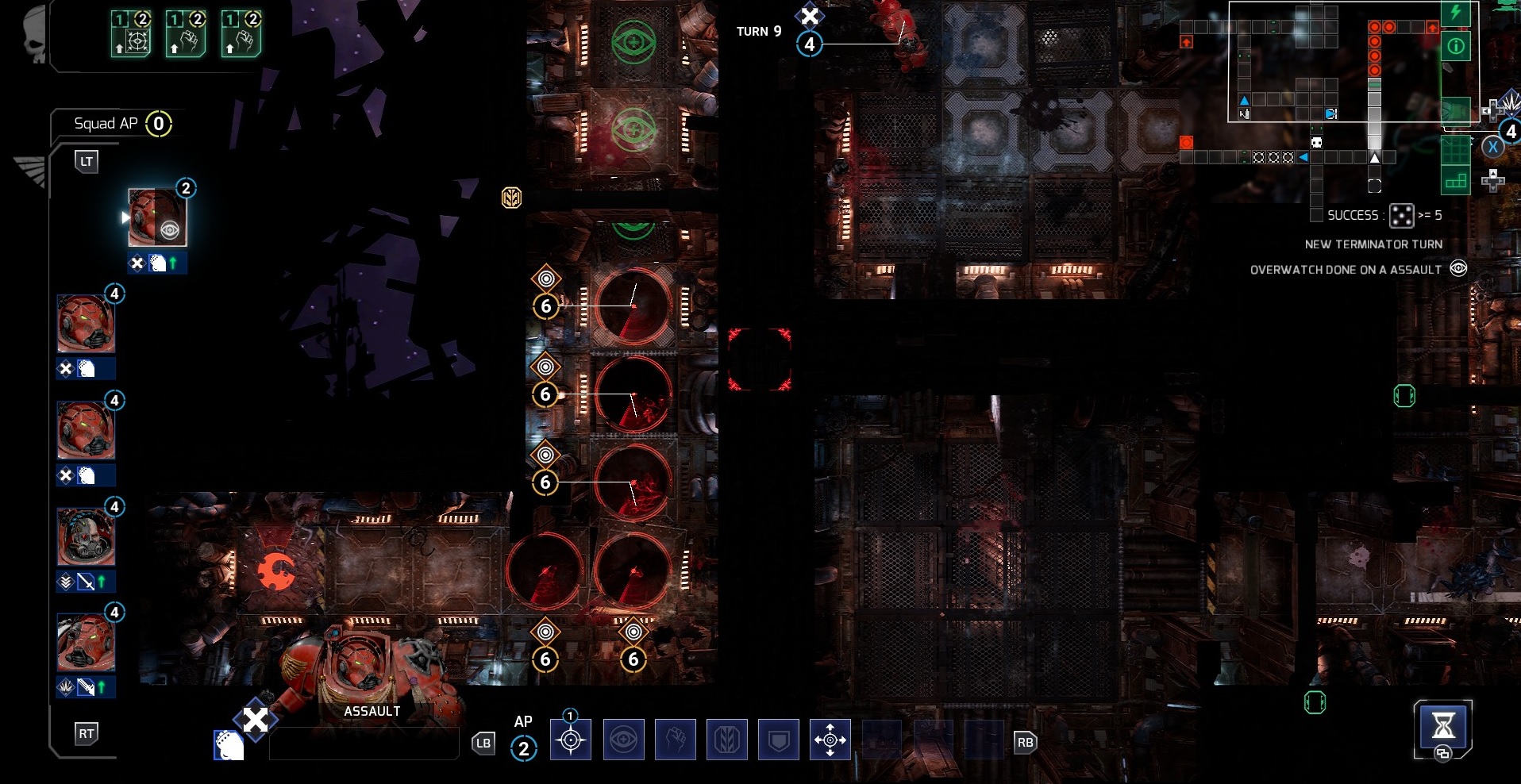Click the green lightning bolt button
This screenshot has width=1521, height=784.
tap(1456, 13)
